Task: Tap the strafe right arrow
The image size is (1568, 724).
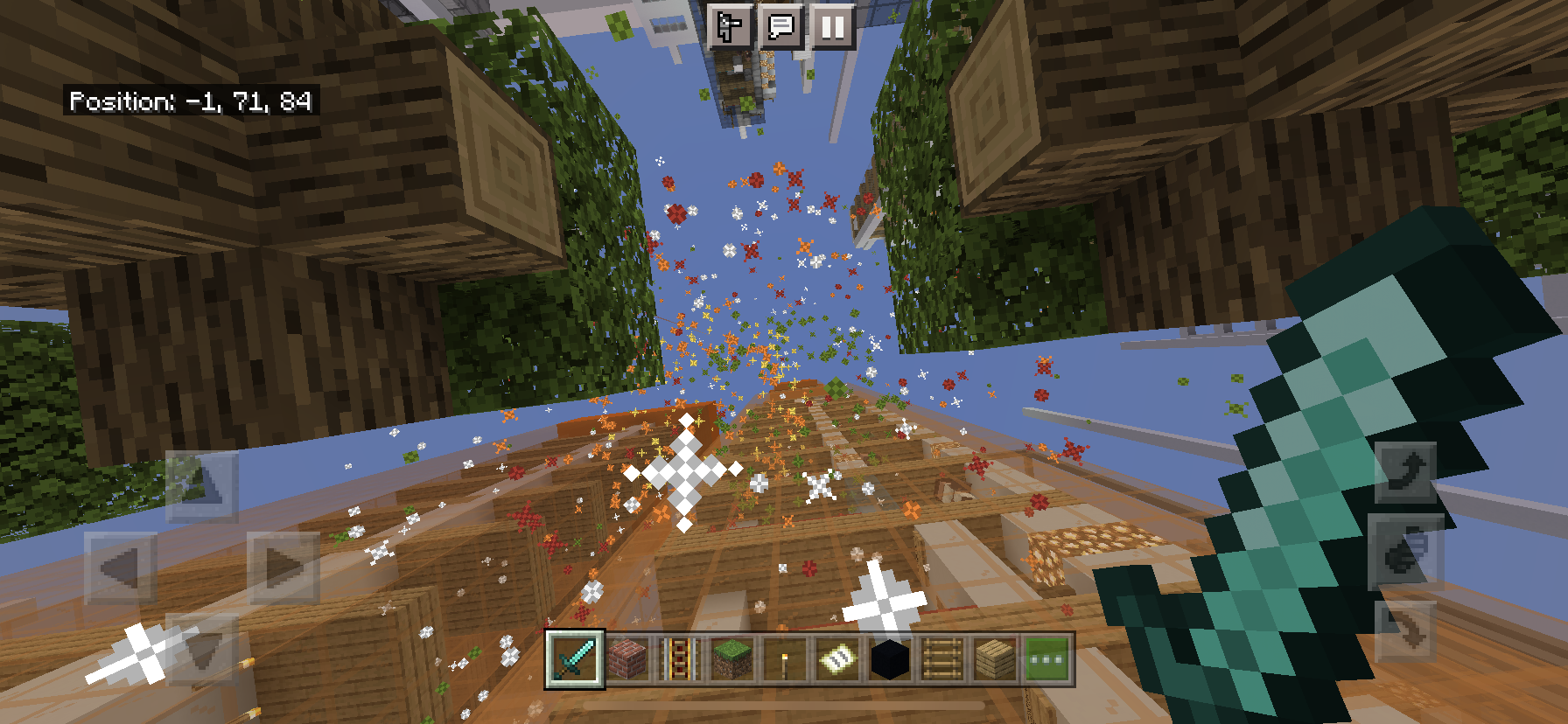Action: click(283, 568)
